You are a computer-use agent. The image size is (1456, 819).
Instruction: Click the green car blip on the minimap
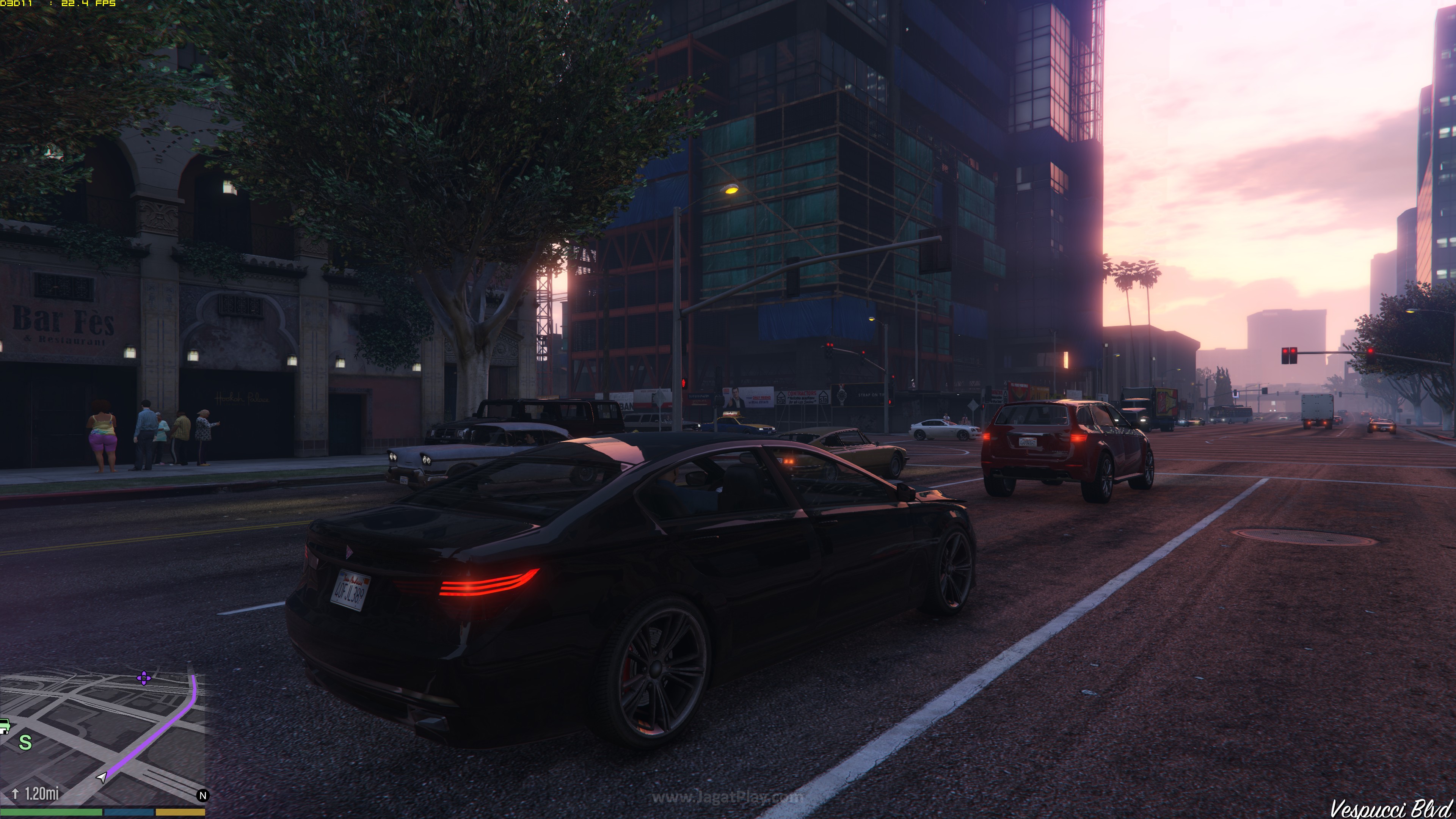5,725
